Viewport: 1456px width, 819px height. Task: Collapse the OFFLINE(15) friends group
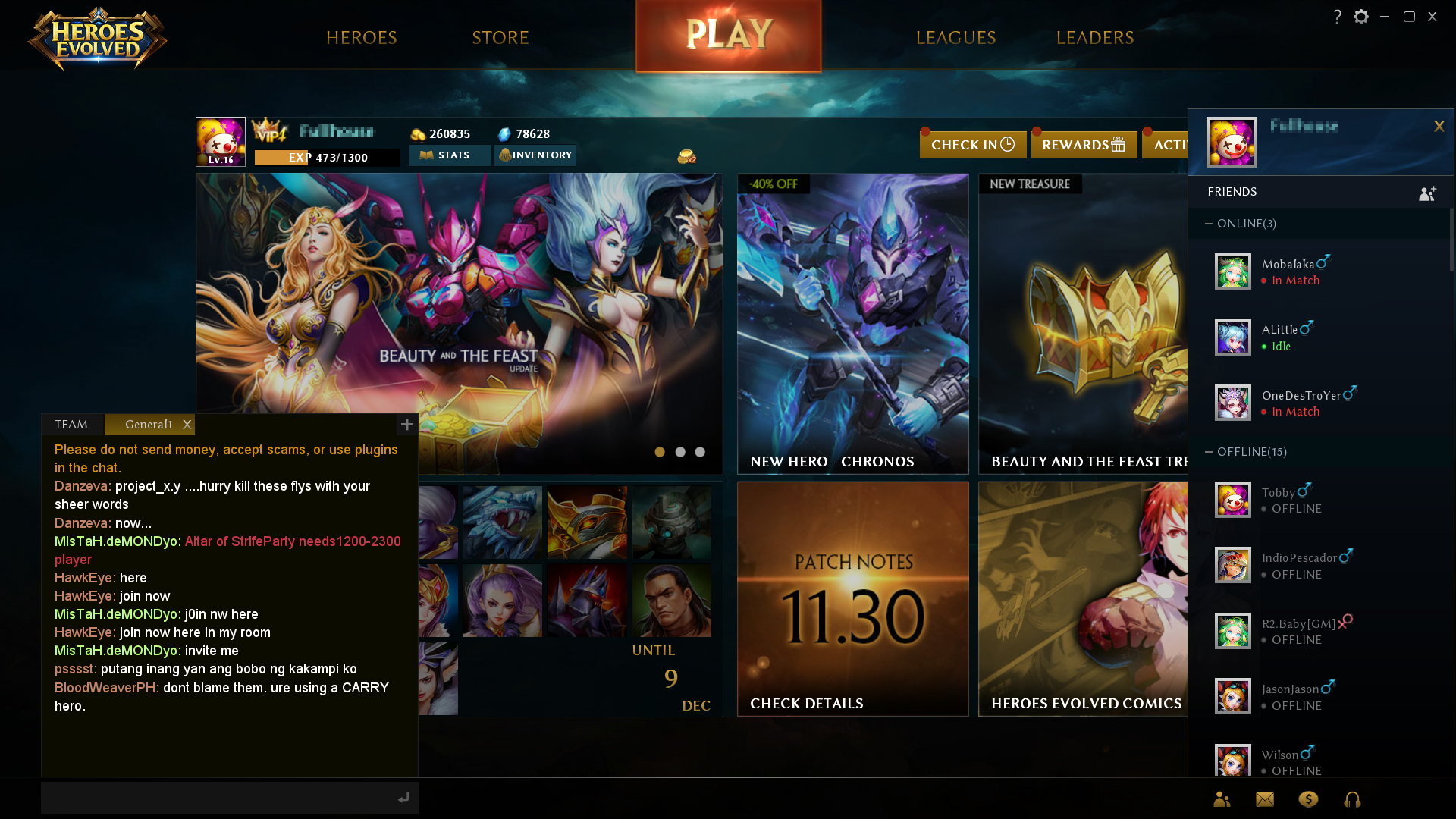pos(1210,451)
